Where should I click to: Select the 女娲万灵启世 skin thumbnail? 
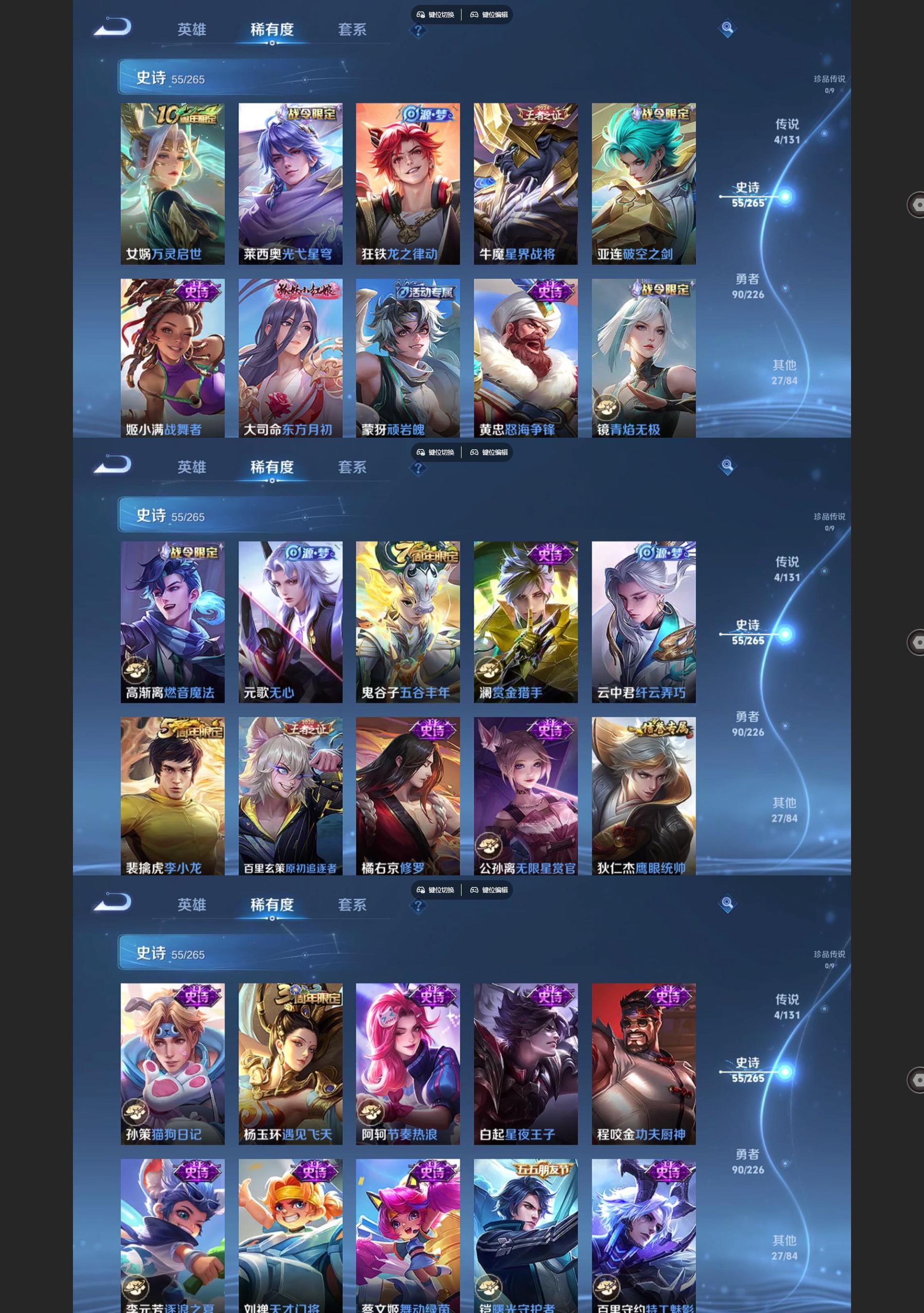click(173, 183)
